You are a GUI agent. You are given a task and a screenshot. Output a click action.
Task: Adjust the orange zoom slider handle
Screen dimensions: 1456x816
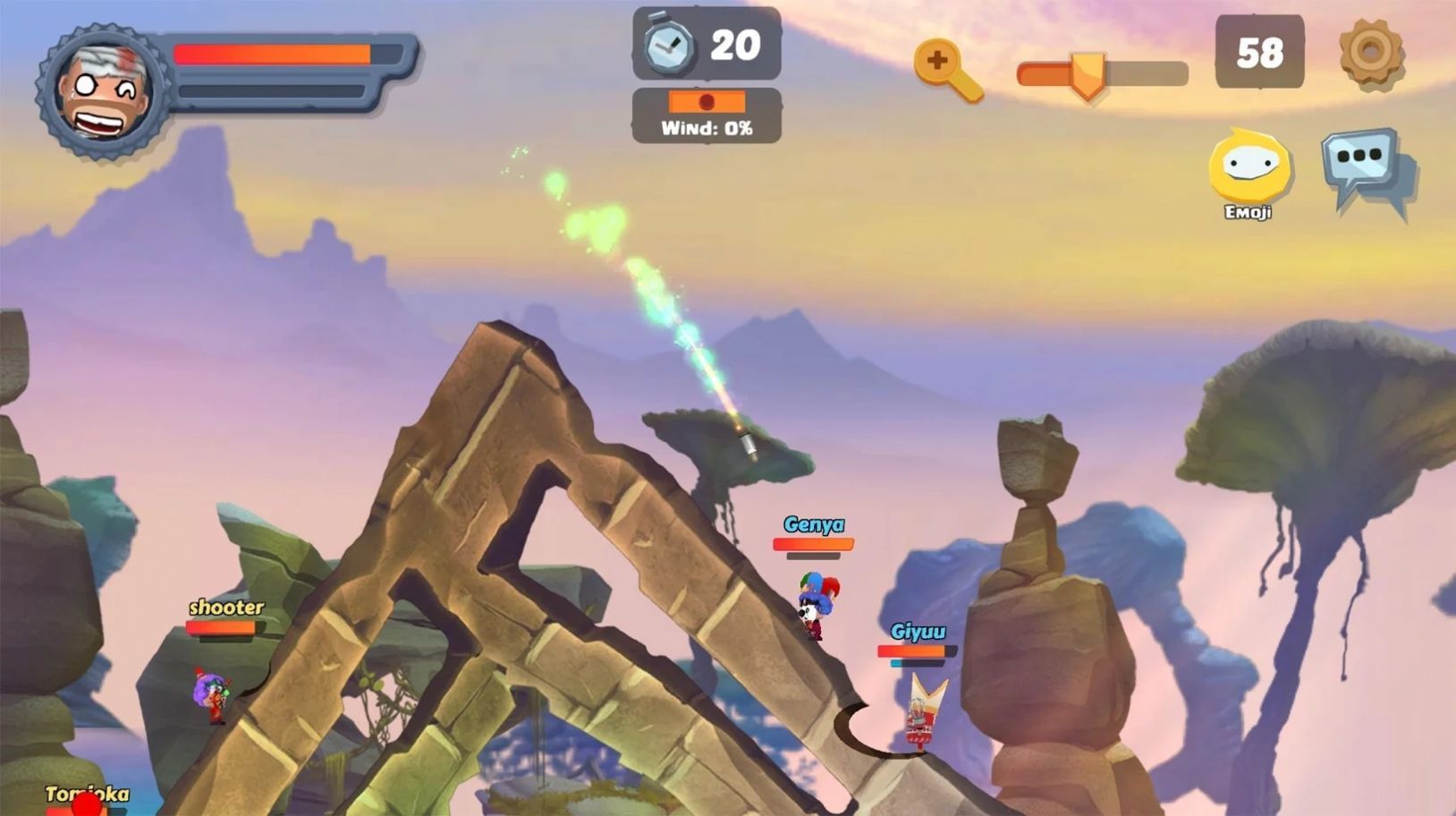point(1088,73)
